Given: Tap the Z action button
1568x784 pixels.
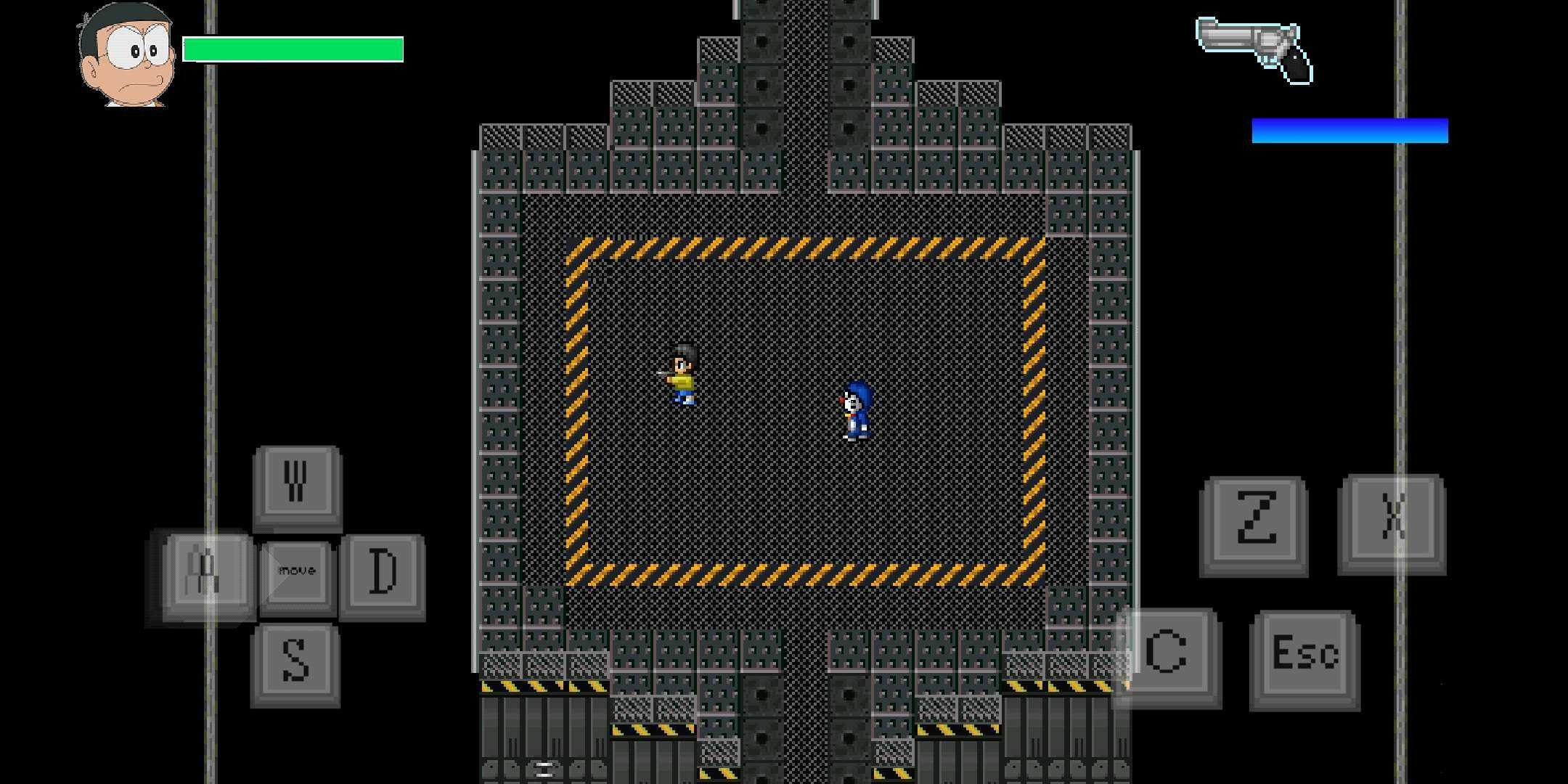Looking at the screenshot, I should coord(1254,523).
